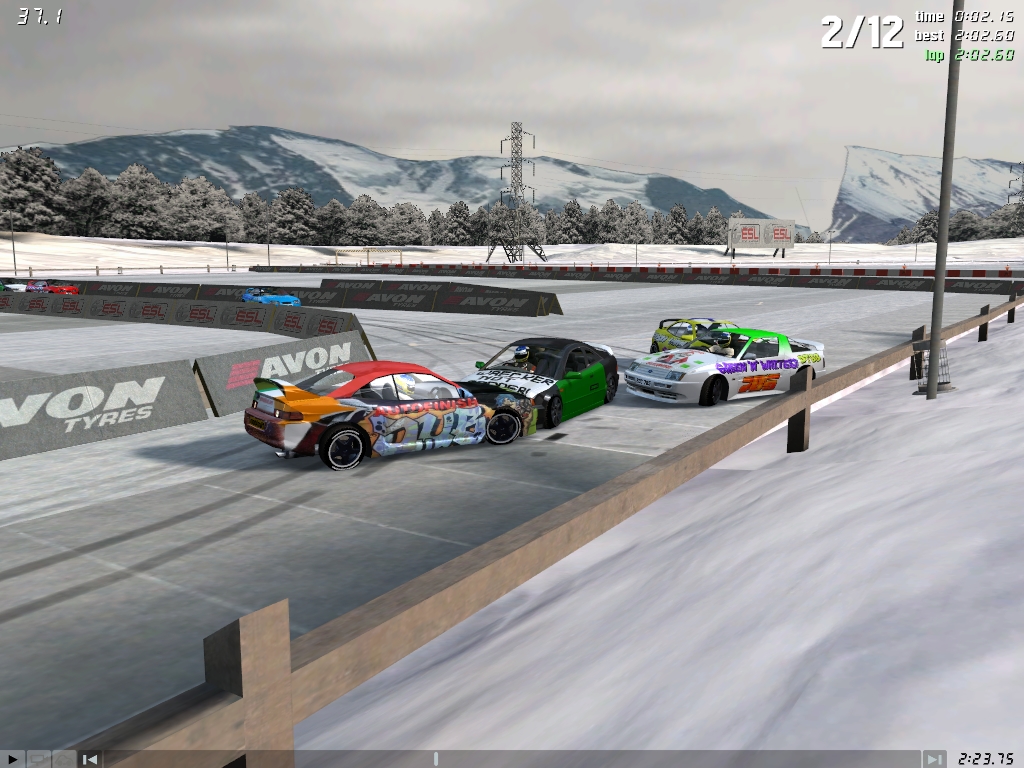Skip forward to the replay end
The image size is (1024, 768).
pos(933,759)
